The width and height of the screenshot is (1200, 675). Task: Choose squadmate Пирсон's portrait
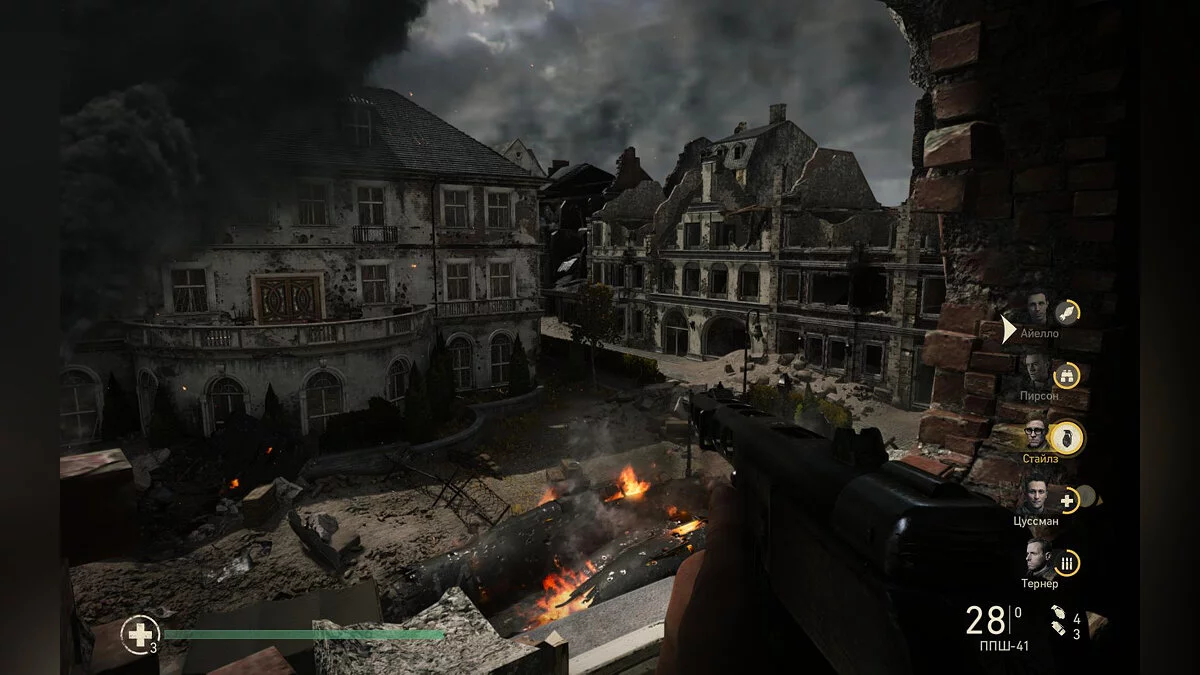pos(1037,370)
